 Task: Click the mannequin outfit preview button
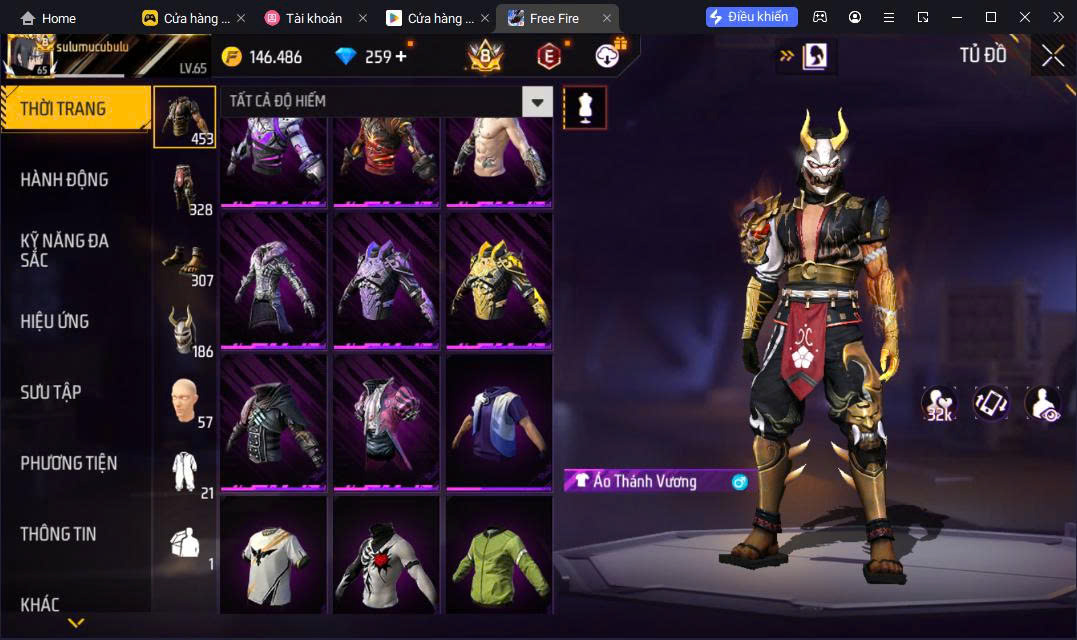(x=585, y=107)
